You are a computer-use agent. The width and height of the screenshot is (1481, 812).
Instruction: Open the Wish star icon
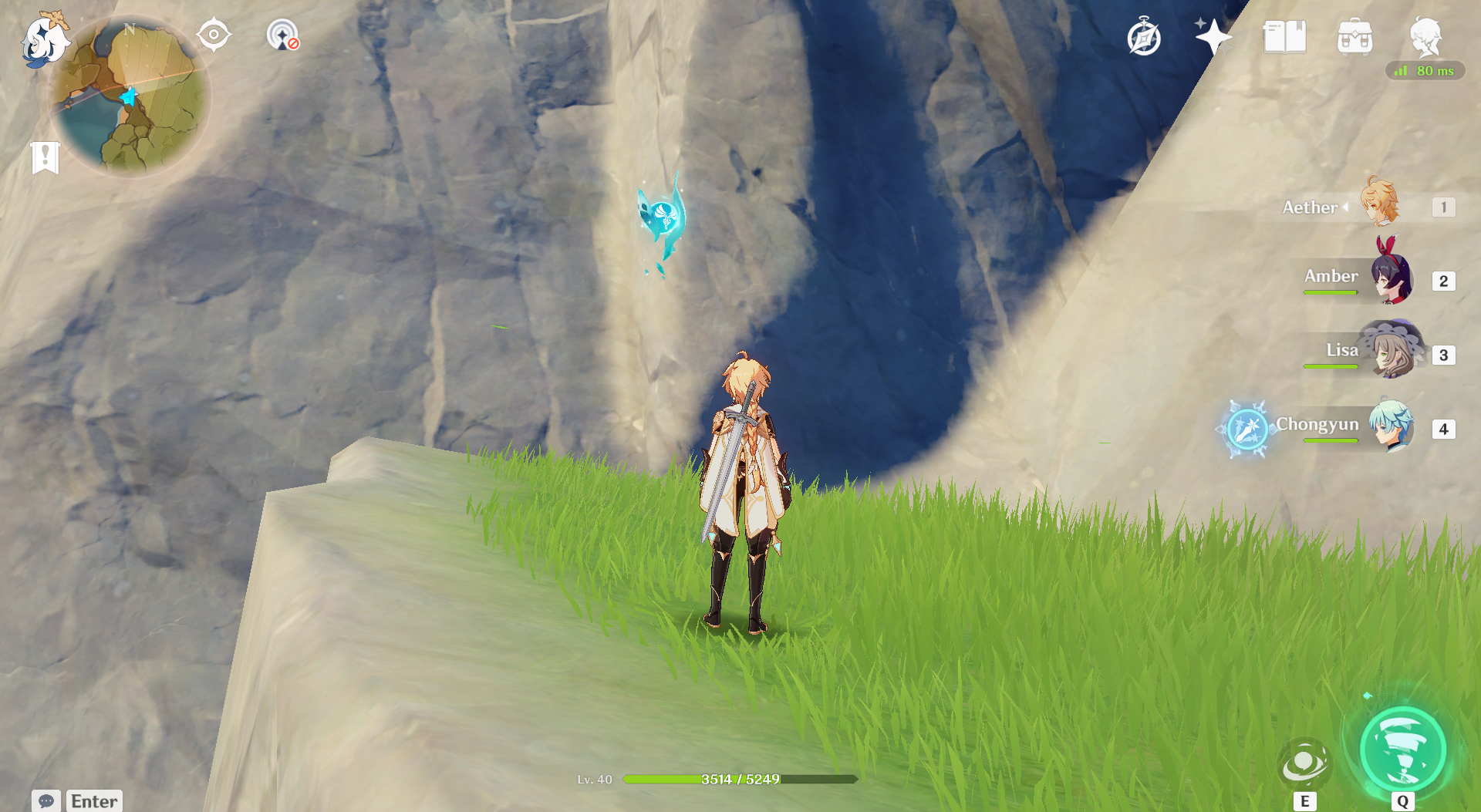(x=1213, y=37)
